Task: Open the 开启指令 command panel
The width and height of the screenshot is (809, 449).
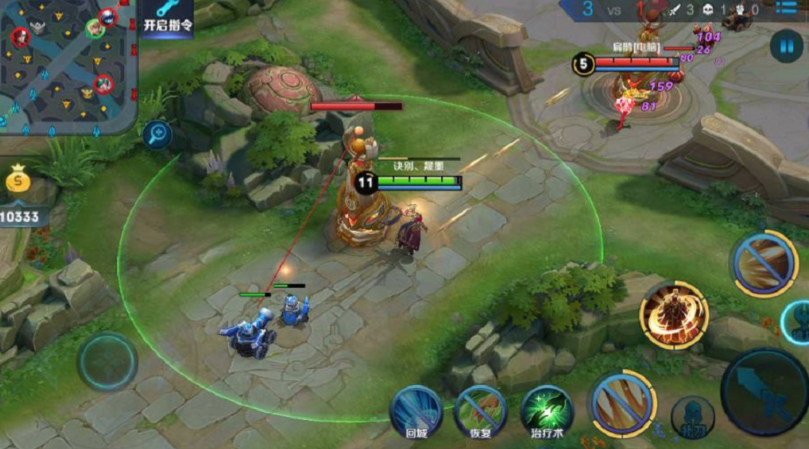Action: point(166,19)
